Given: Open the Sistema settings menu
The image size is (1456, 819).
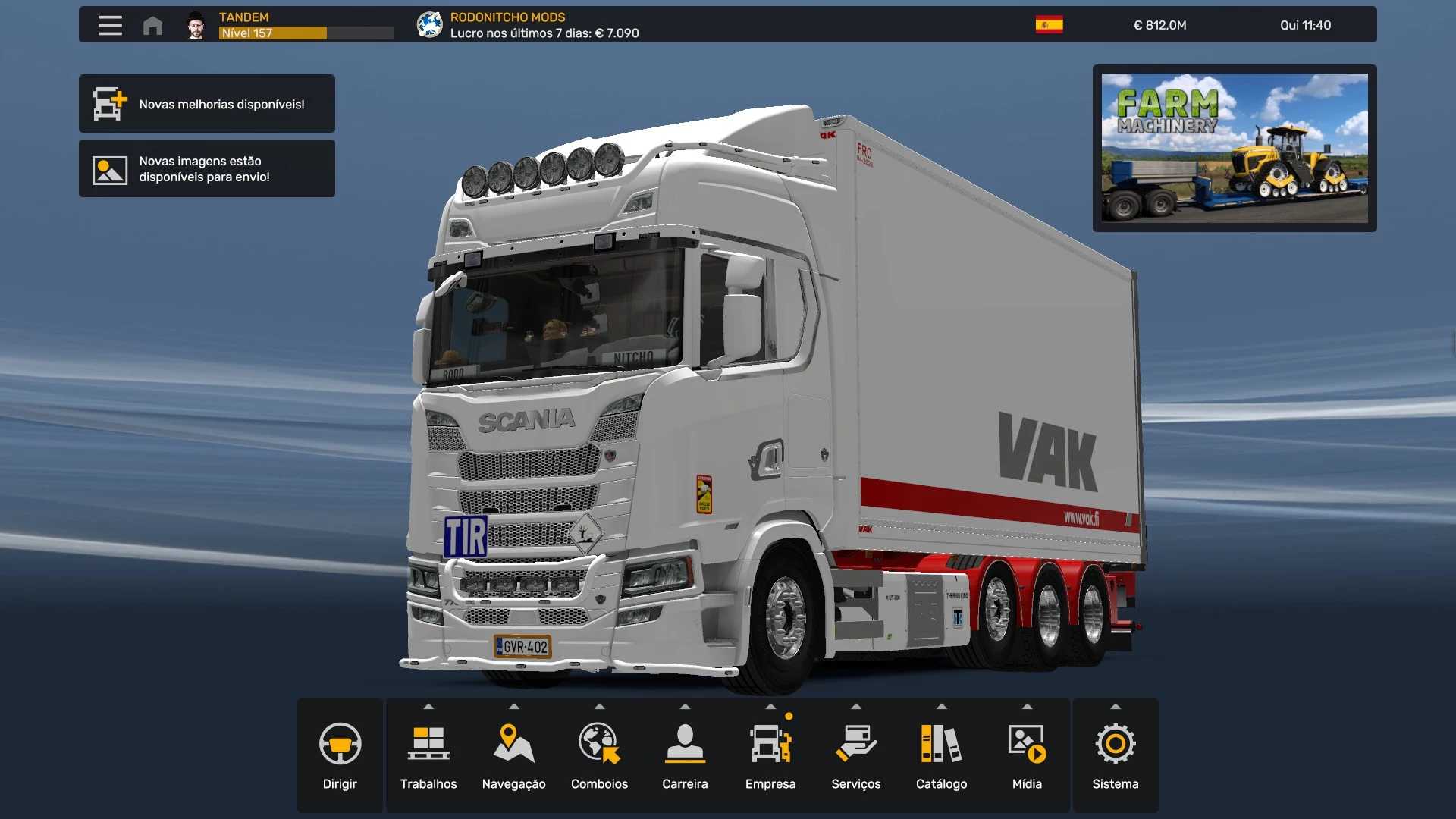Looking at the screenshot, I should tap(1116, 755).
